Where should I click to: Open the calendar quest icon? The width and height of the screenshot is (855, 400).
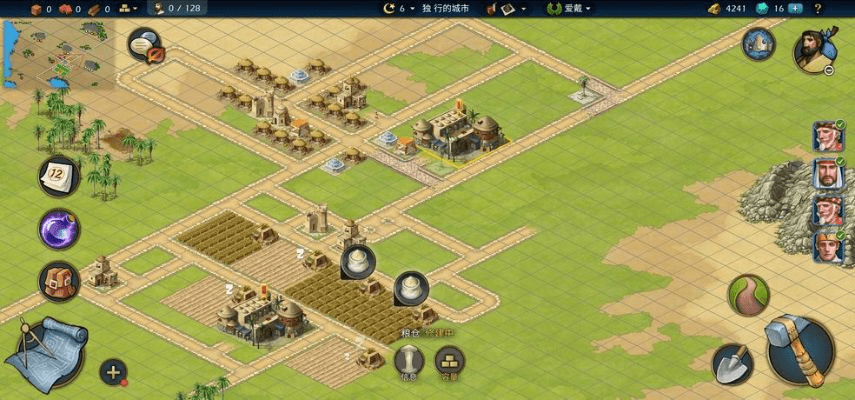click(x=59, y=177)
